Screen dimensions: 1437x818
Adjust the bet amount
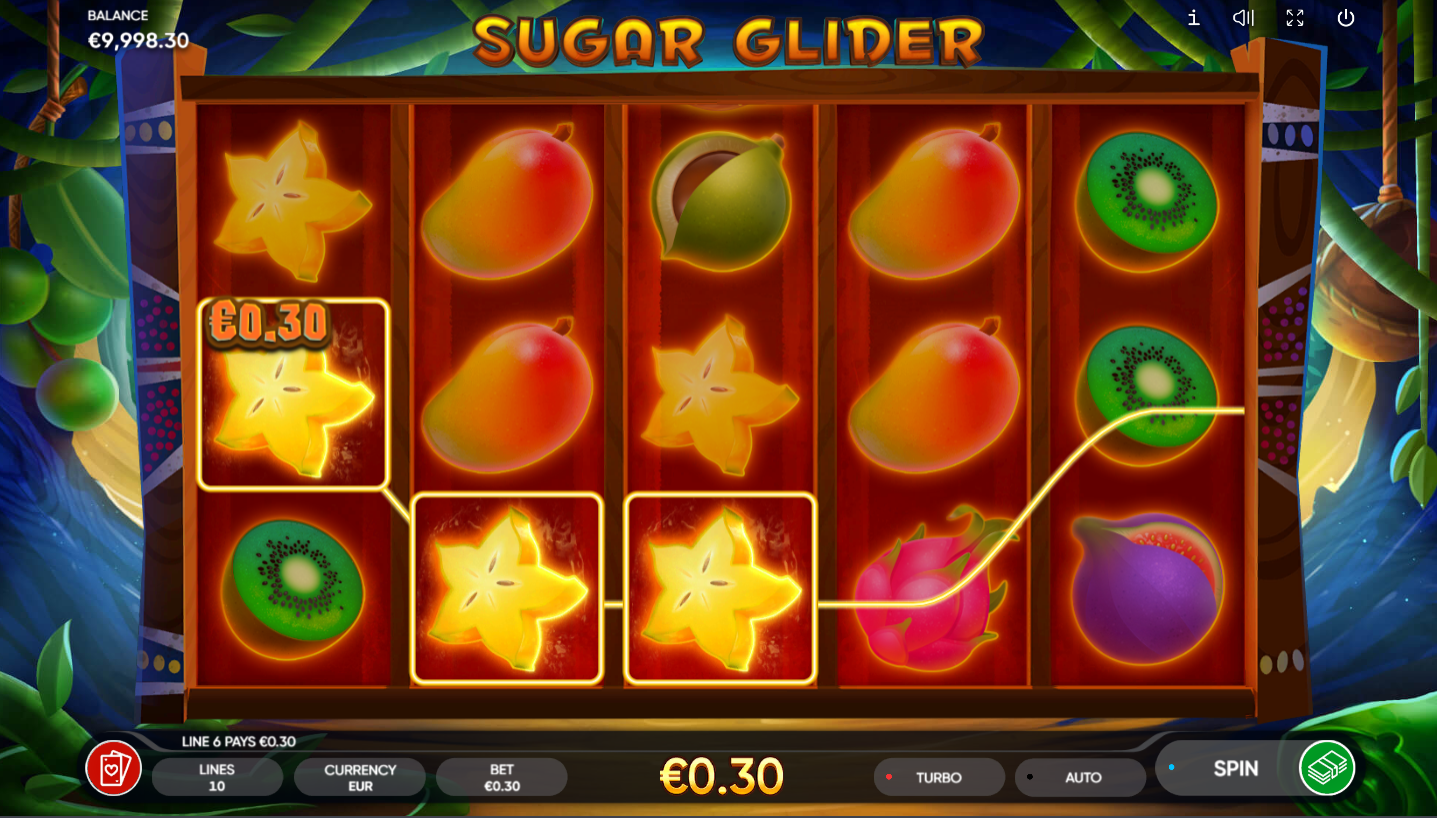tap(501, 777)
